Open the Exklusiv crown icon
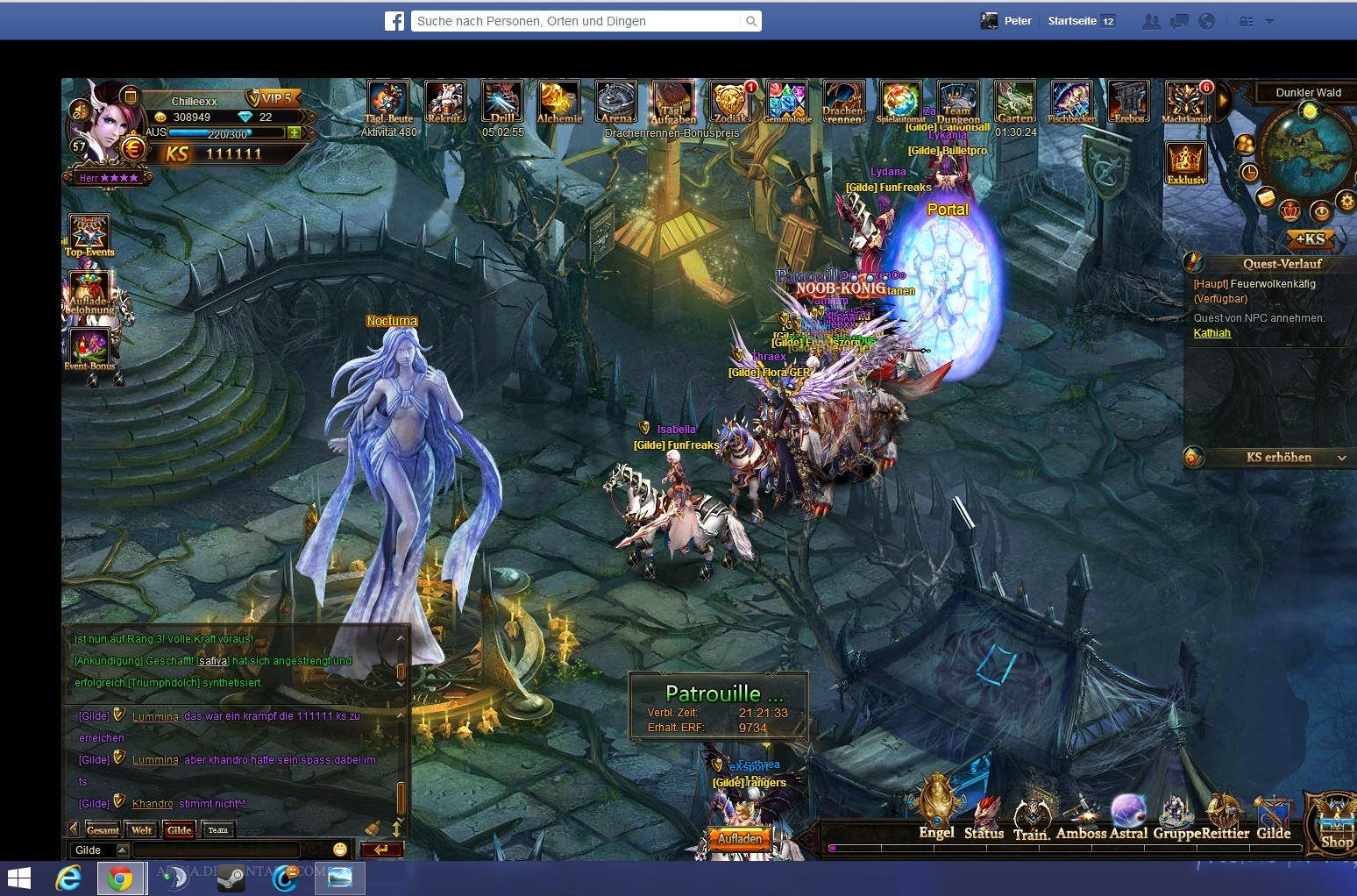1357x896 pixels. (x=1186, y=162)
